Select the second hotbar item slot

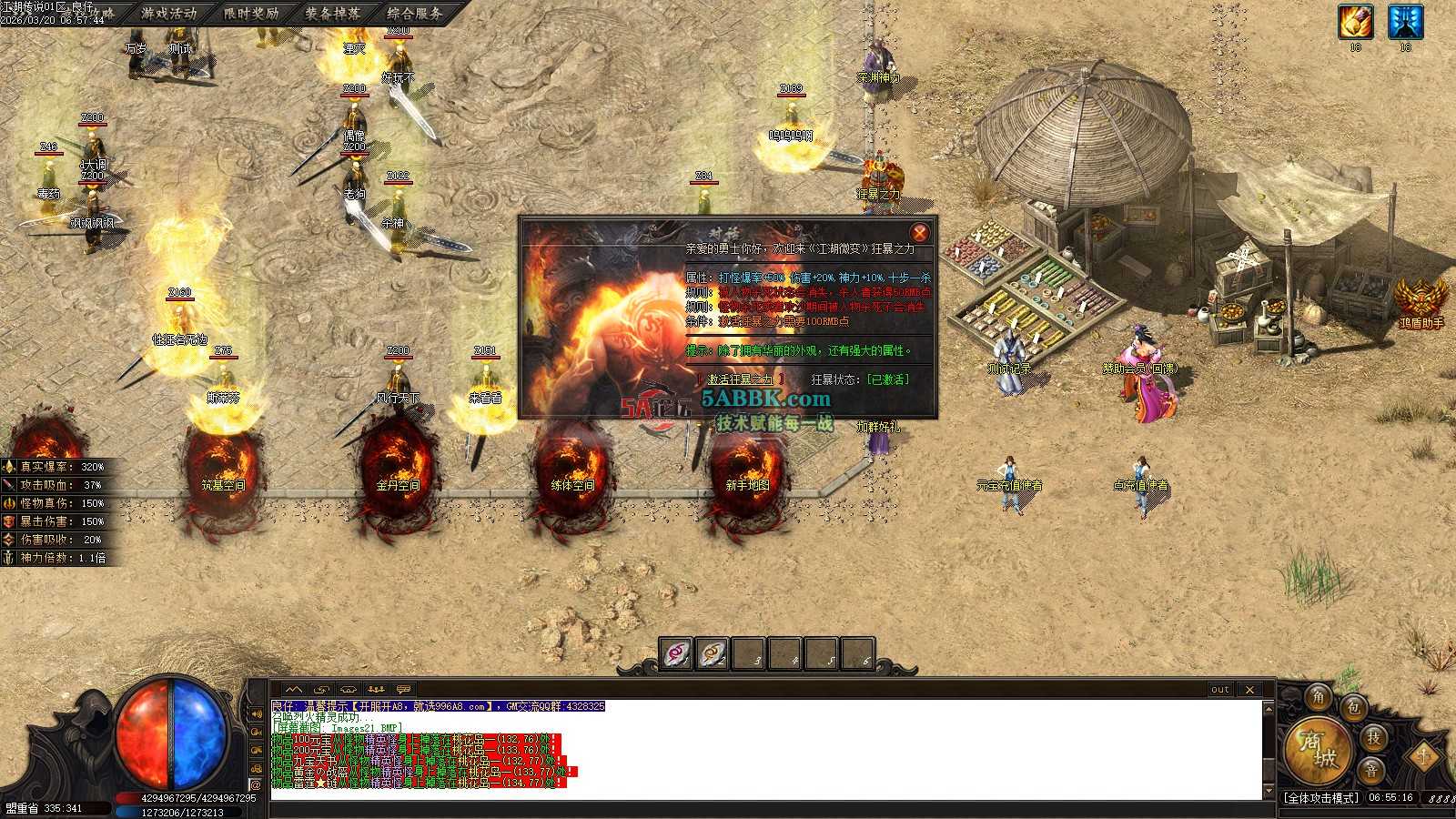(713, 653)
